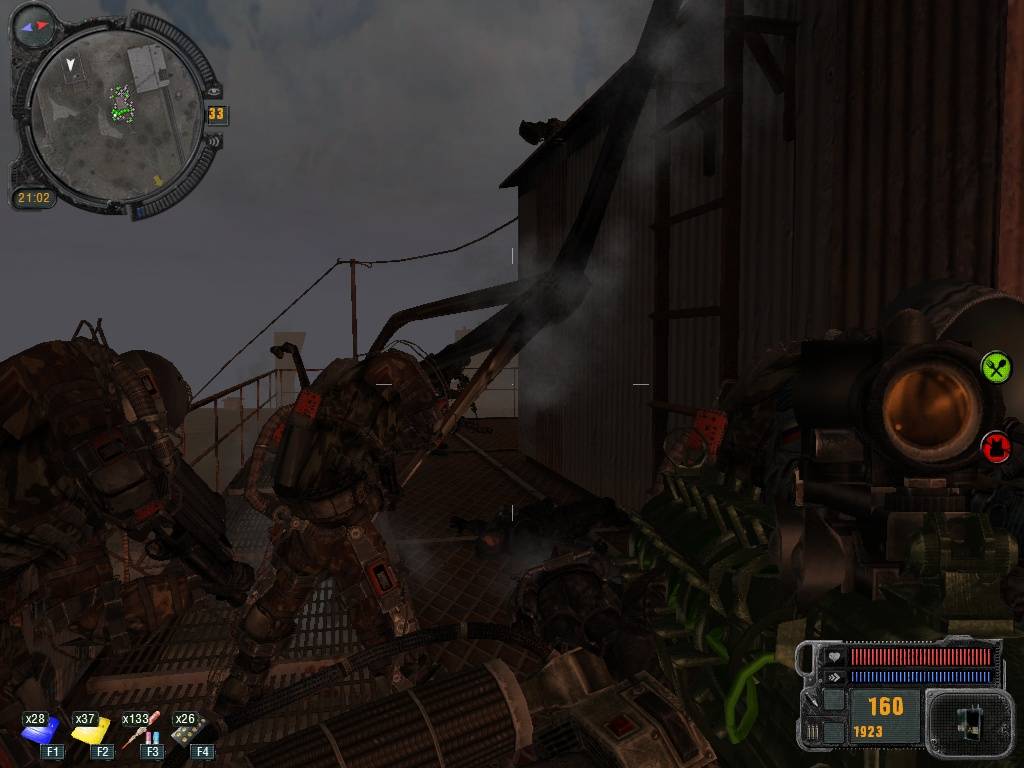Use the blue medkit in slot F1
Viewport: 1024px width, 768px height.
pos(45,731)
